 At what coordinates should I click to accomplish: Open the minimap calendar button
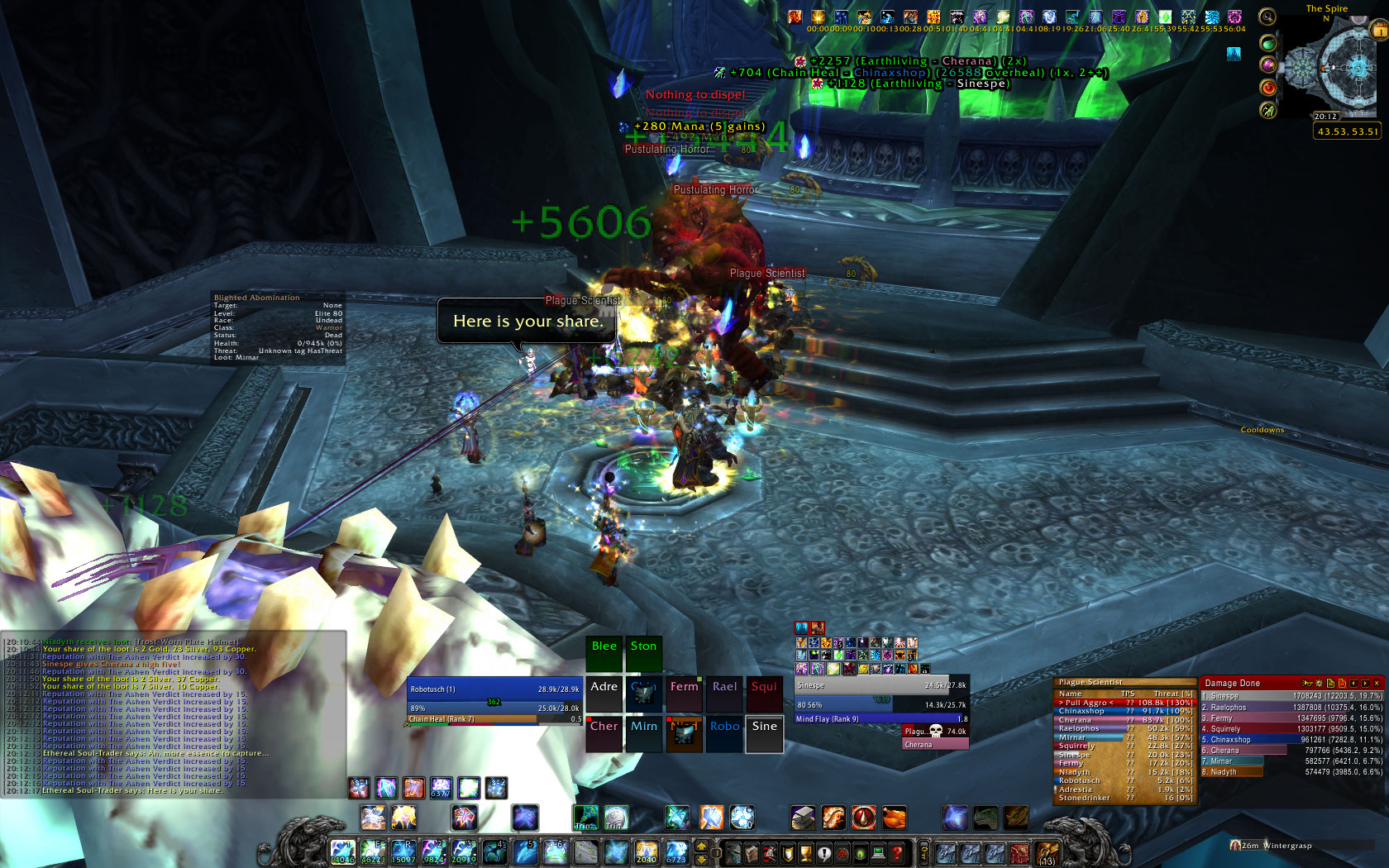(1379, 31)
